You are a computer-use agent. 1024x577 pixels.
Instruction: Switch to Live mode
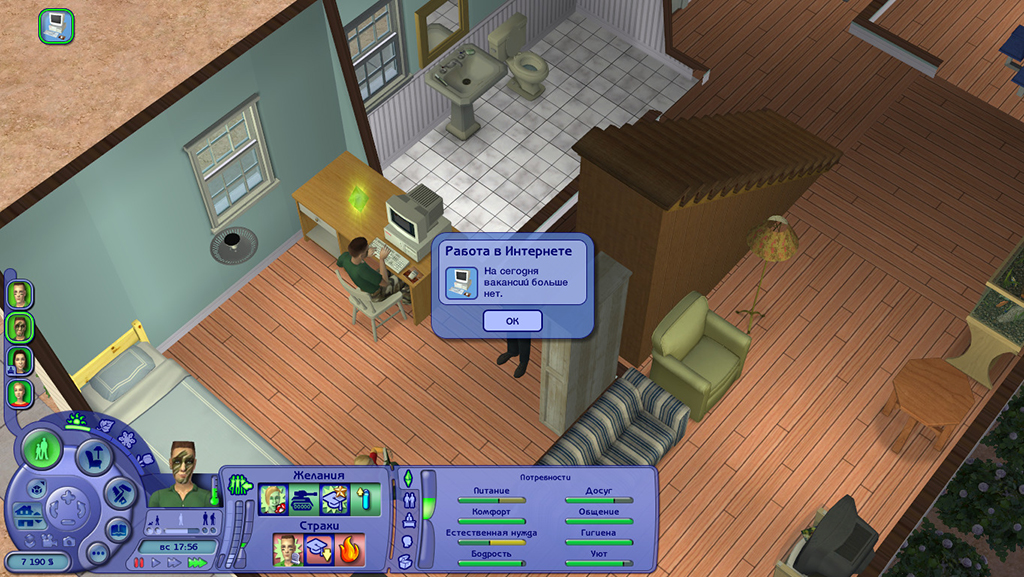[x=43, y=449]
